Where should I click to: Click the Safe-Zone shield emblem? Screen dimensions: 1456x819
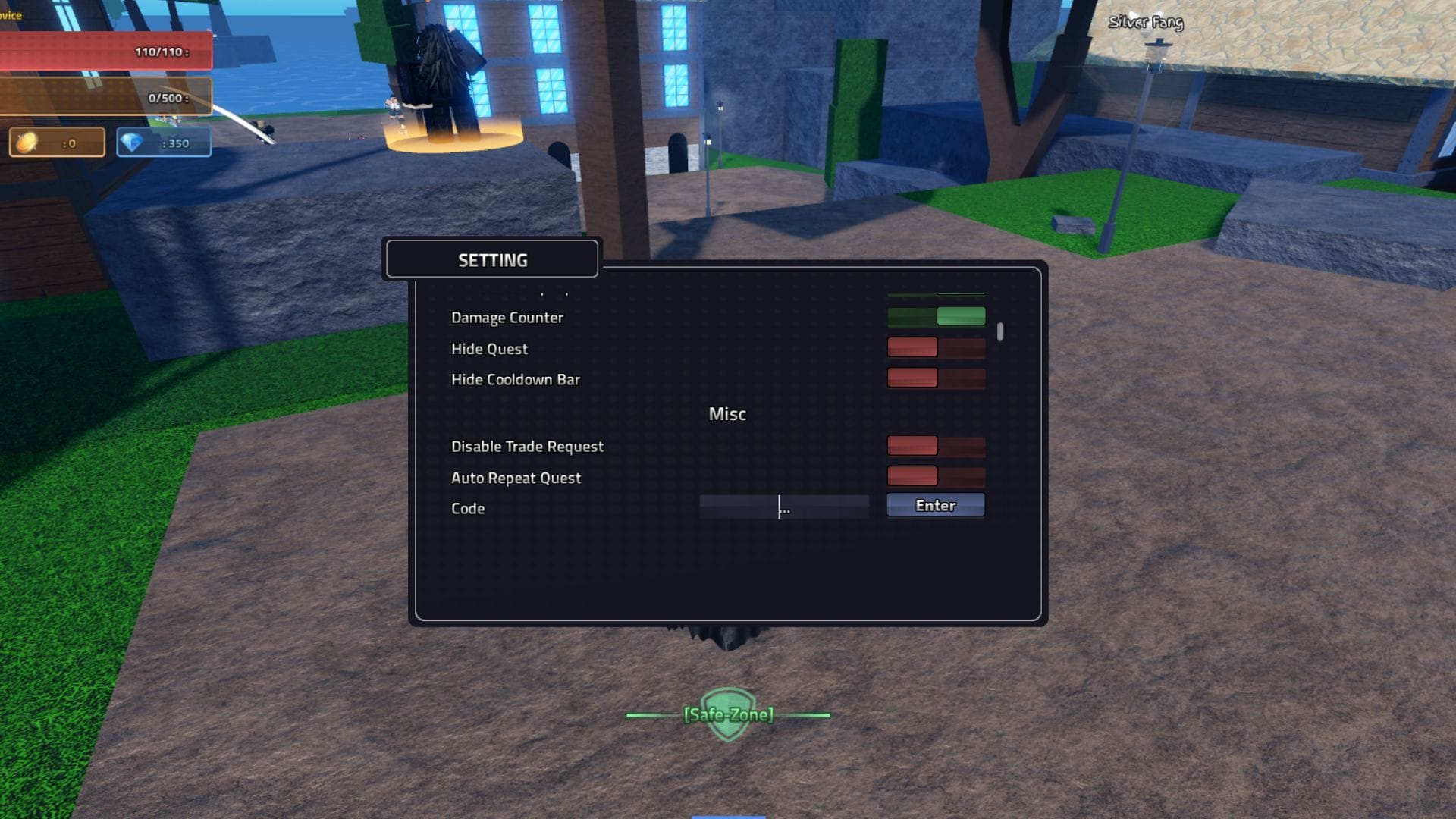(x=727, y=714)
